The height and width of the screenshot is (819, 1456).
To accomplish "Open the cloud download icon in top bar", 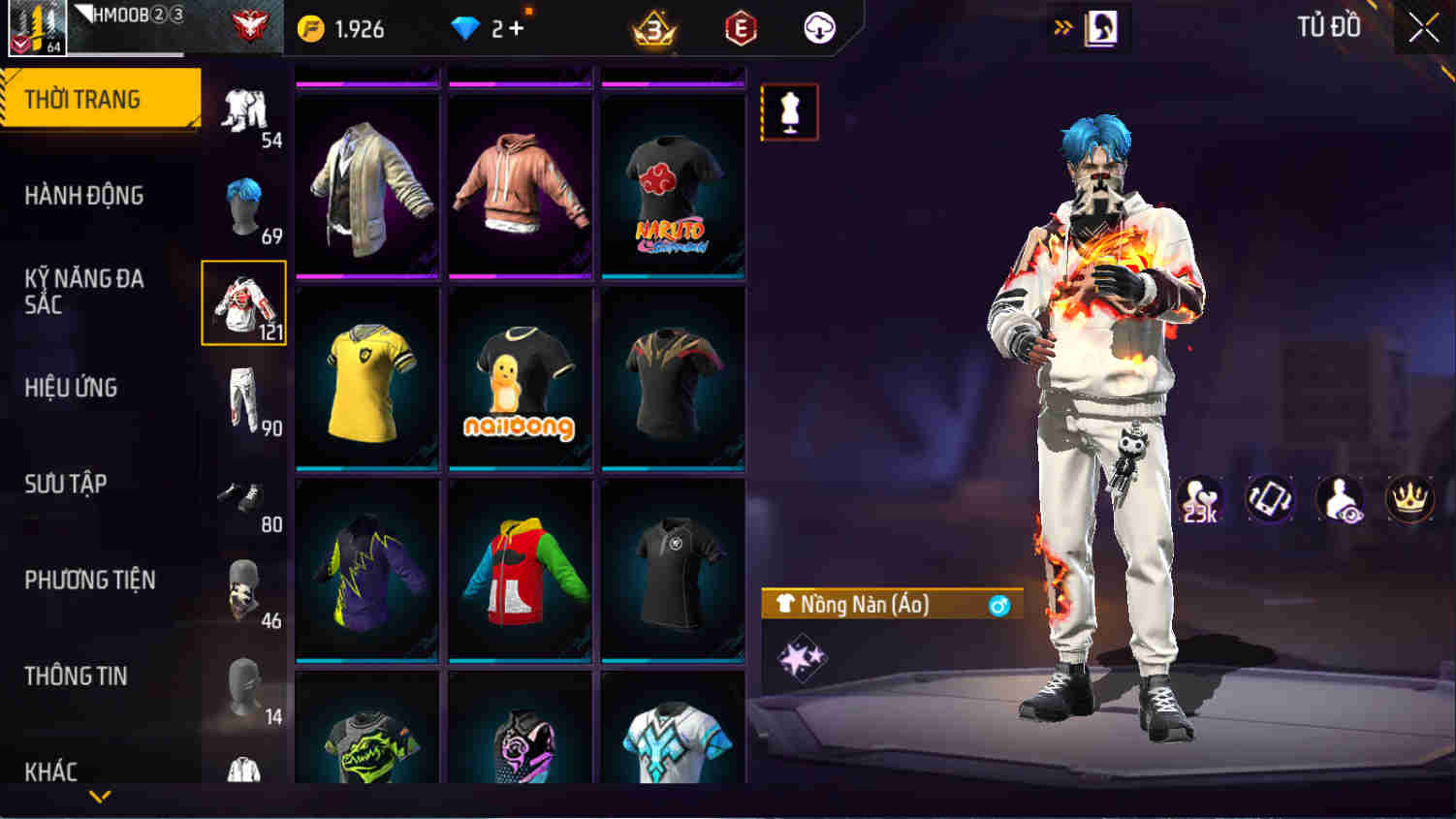I will pos(817,28).
